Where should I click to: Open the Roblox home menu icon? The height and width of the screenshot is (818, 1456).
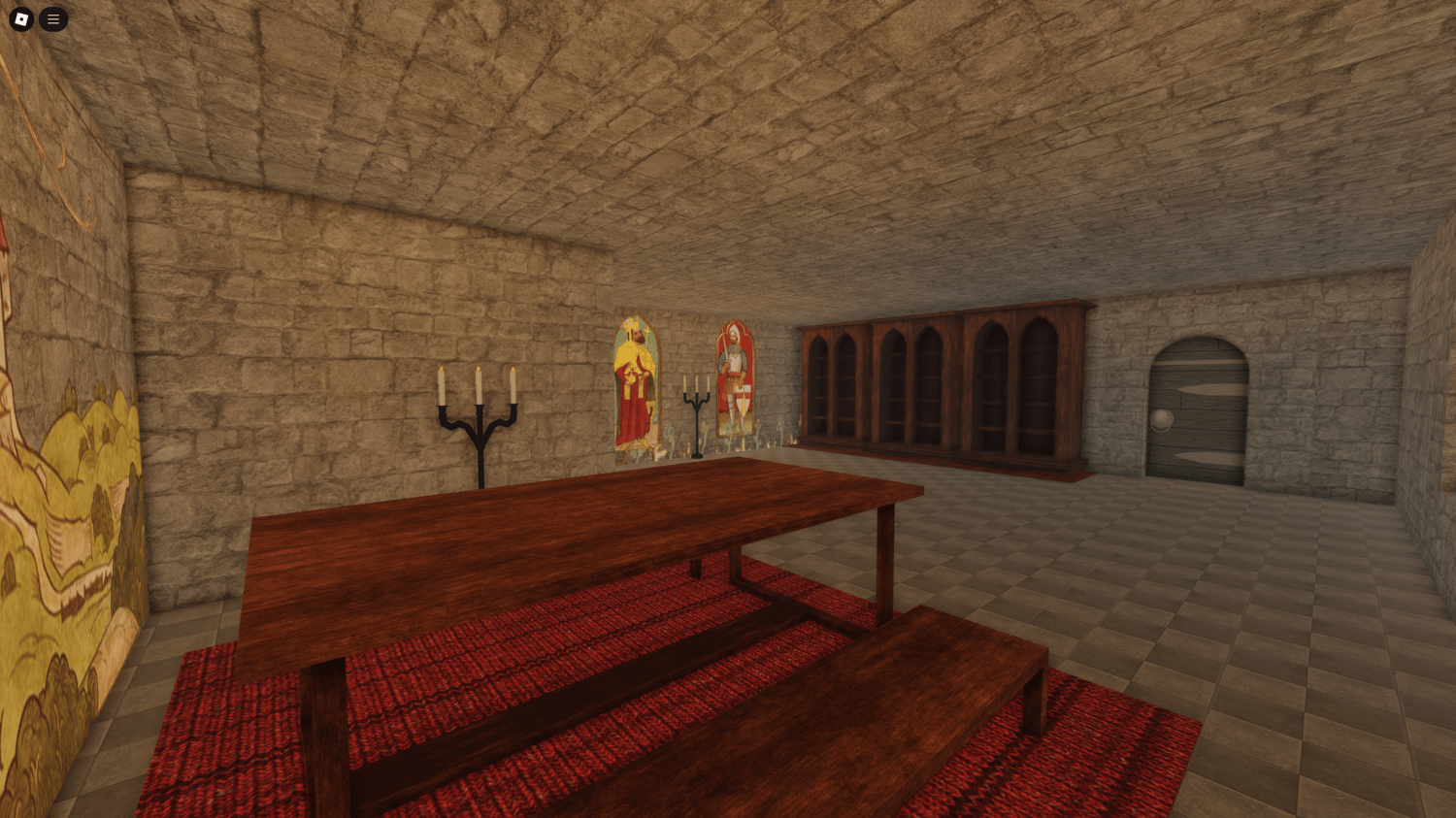tap(19, 18)
